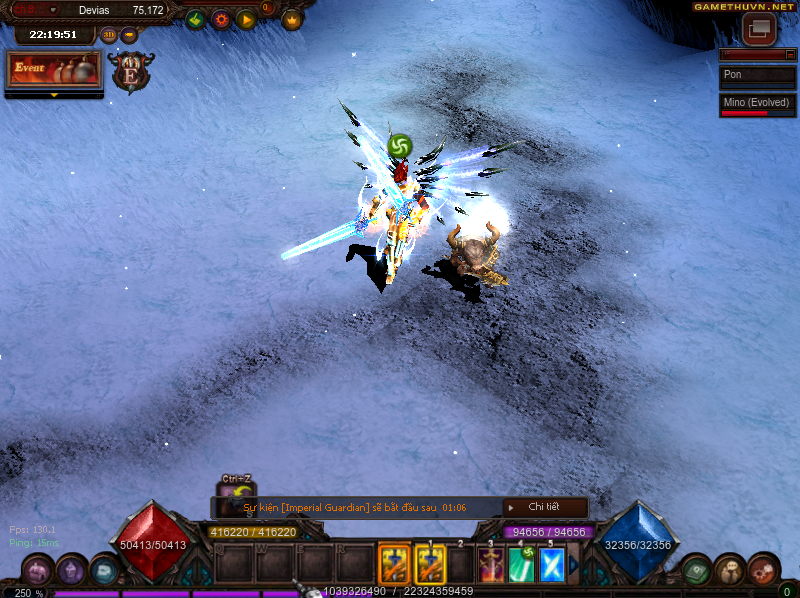Click the green paint bucket icon

pyautogui.click(x=196, y=18)
